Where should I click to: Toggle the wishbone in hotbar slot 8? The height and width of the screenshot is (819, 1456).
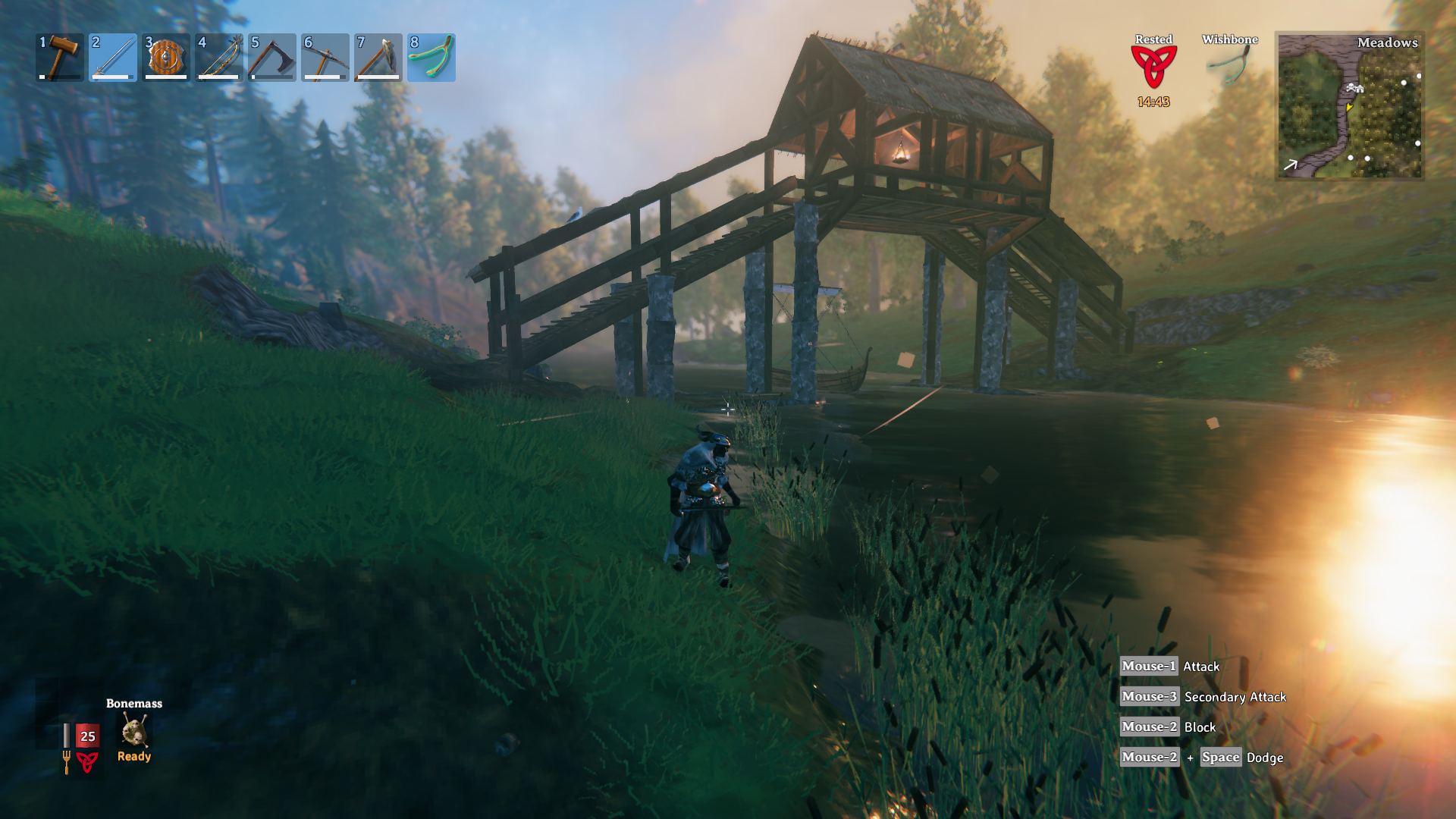[x=431, y=58]
